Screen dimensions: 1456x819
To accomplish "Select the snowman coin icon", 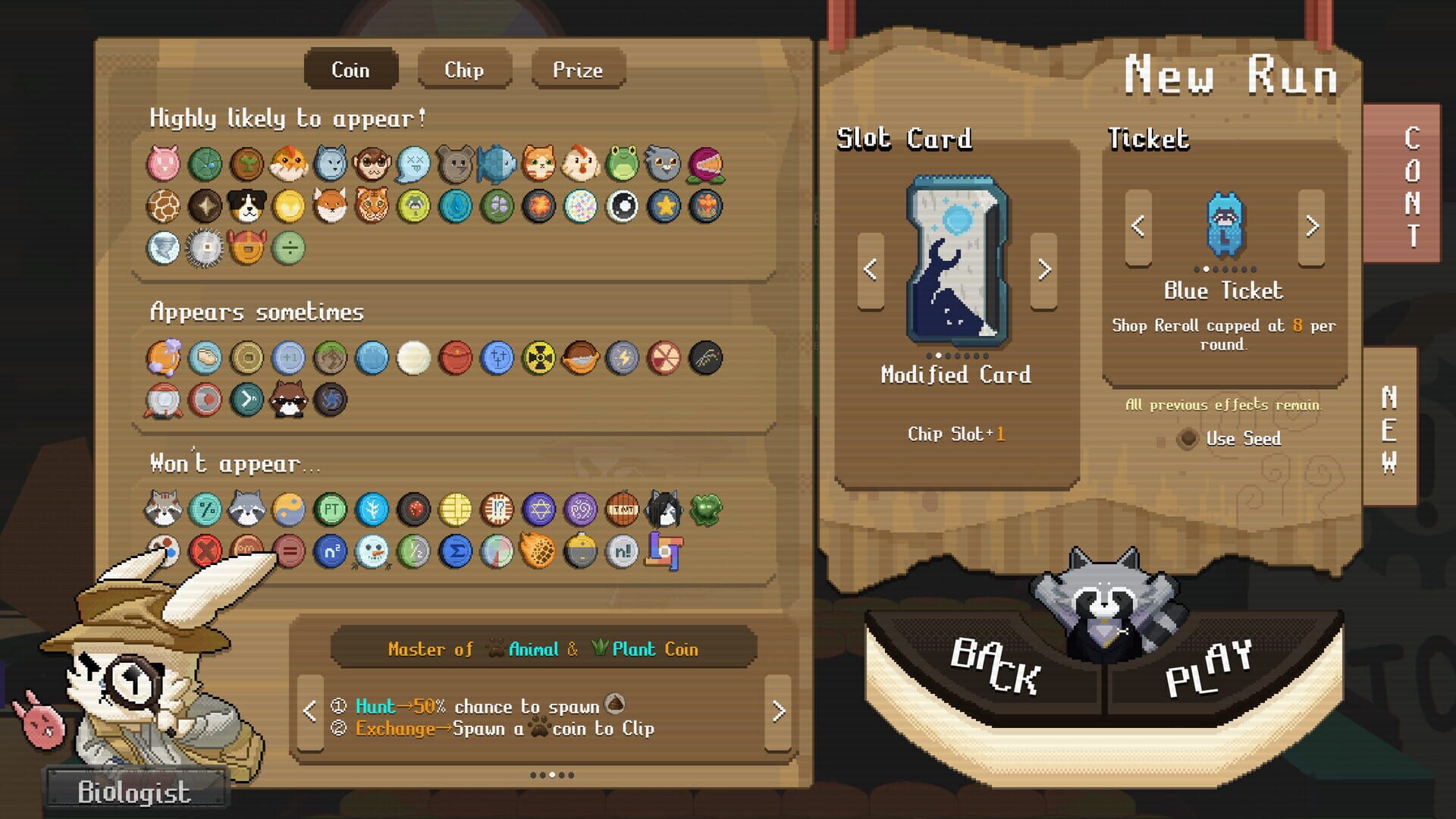I will pos(371,551).
